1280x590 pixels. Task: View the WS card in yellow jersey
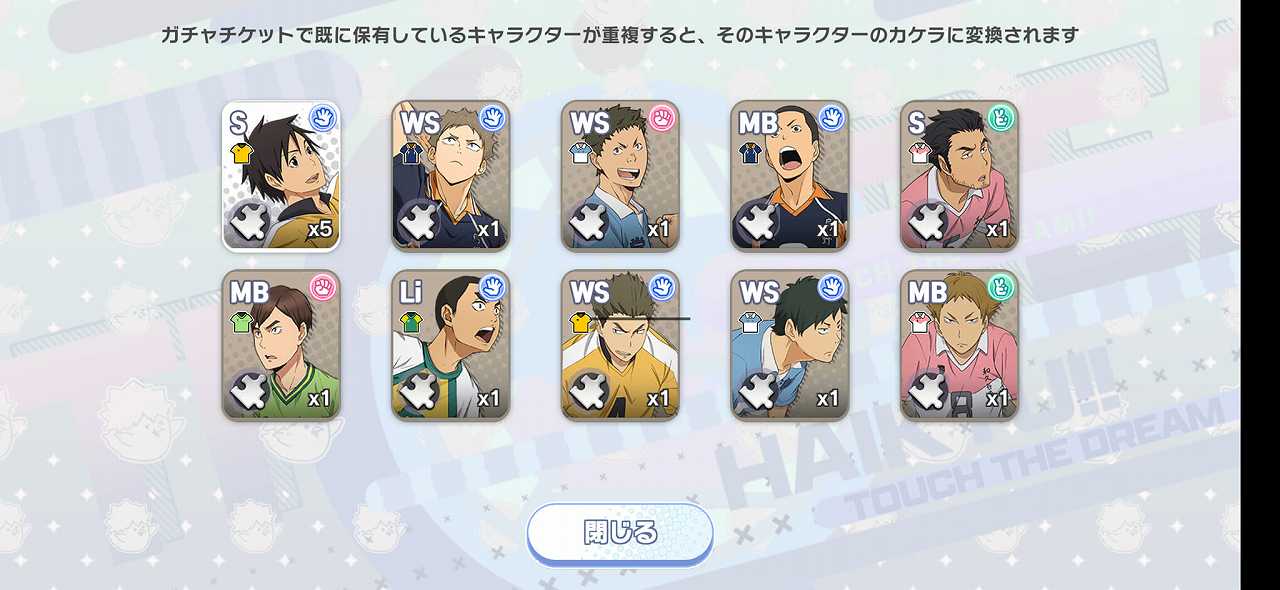coord(620,345)
